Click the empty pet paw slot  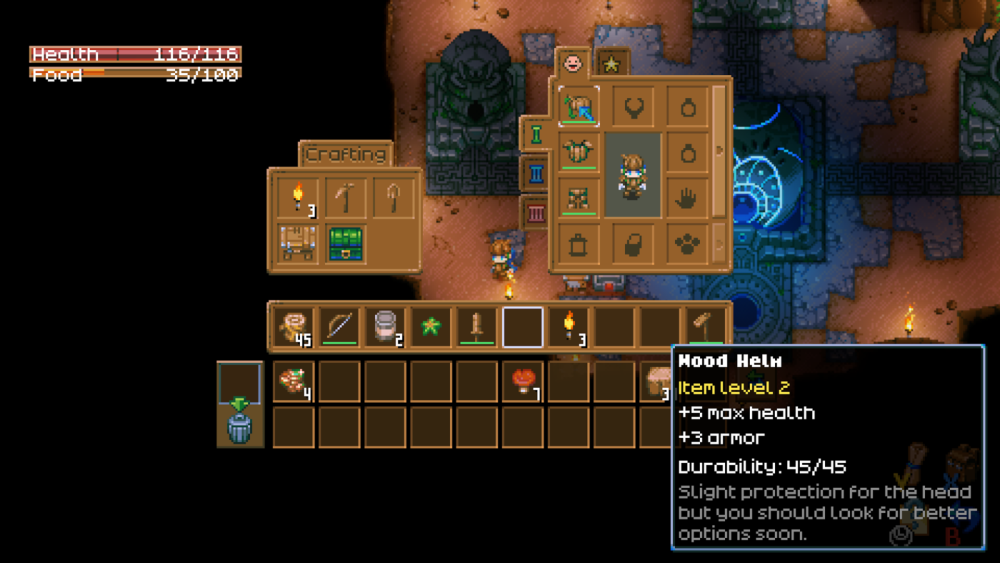pos(687,243)
